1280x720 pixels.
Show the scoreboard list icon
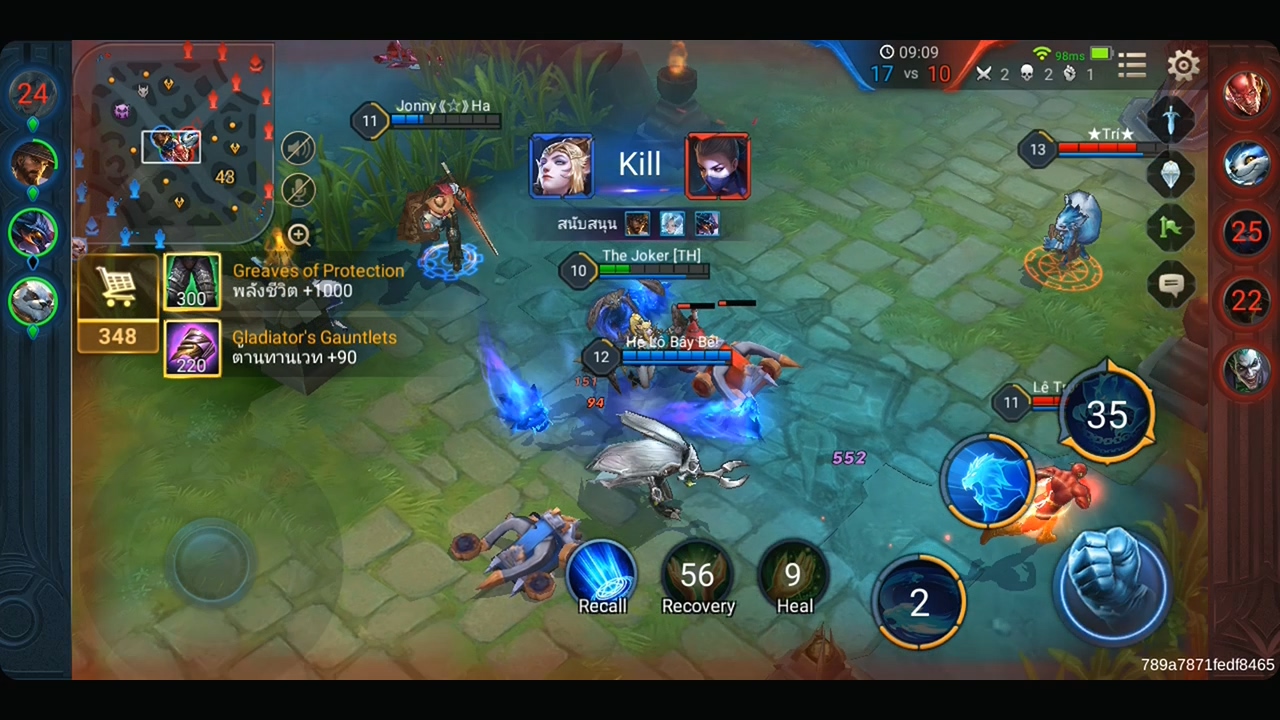click(x=1132, y=66)
